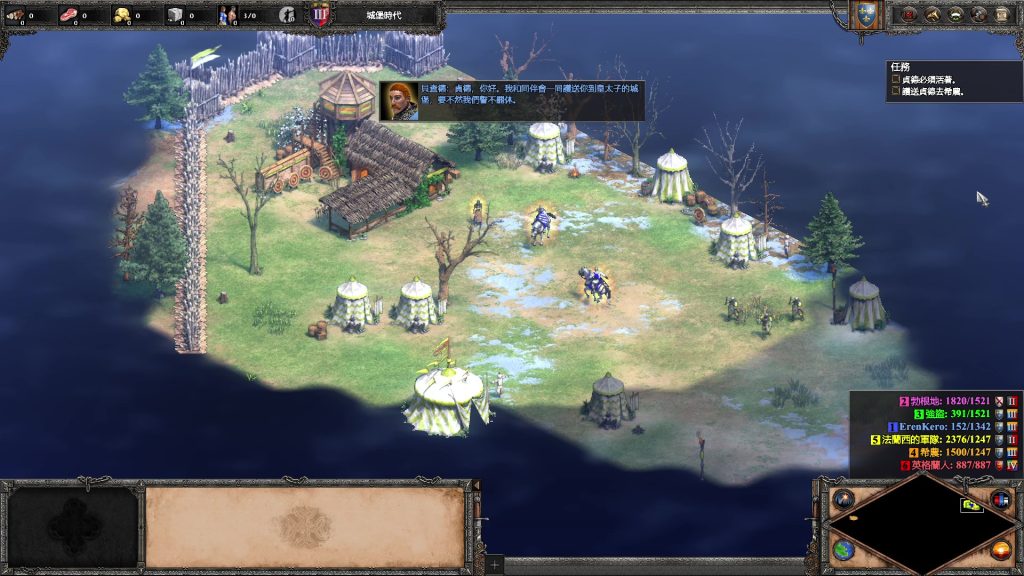Toggle the first objective checkbox in mission panel
Viewport: 1024px width, 576px height.
tap(895, 80)
